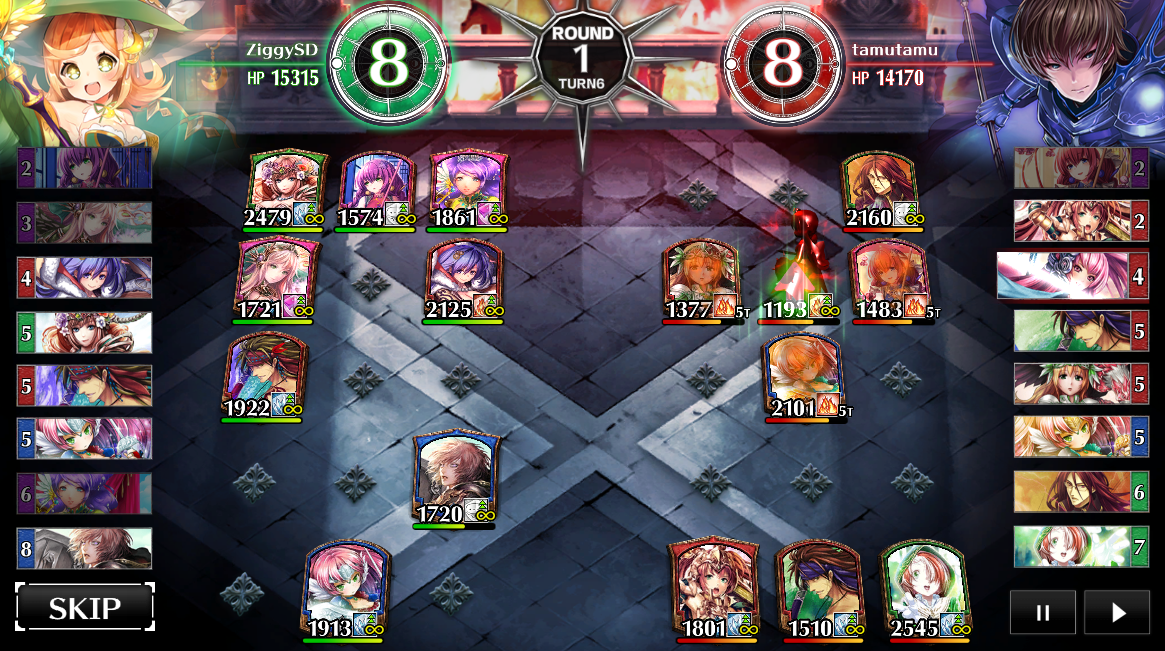Click the speed 3 thumbnail in ally turn list
1165x651 pixels.
tap(84, 223)
